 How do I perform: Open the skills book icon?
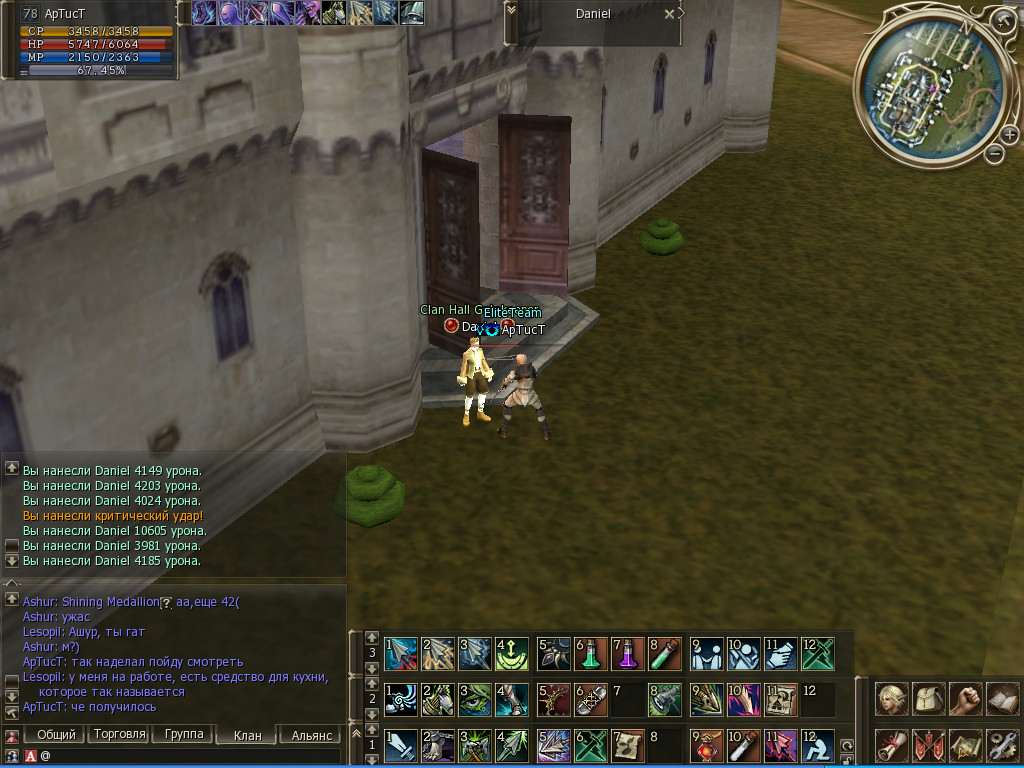click(1001, 697)
